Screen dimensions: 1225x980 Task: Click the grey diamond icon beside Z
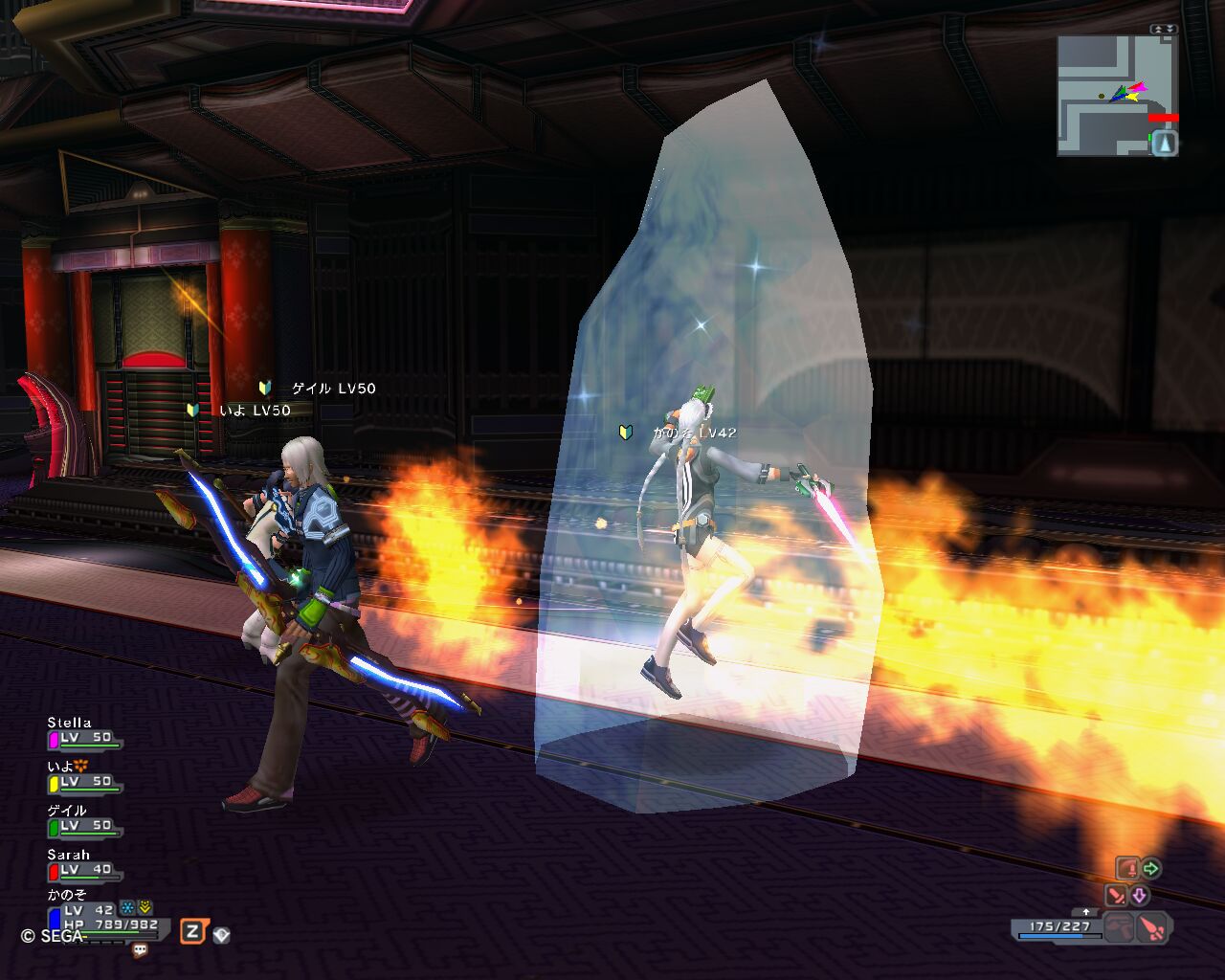[221, 935]
